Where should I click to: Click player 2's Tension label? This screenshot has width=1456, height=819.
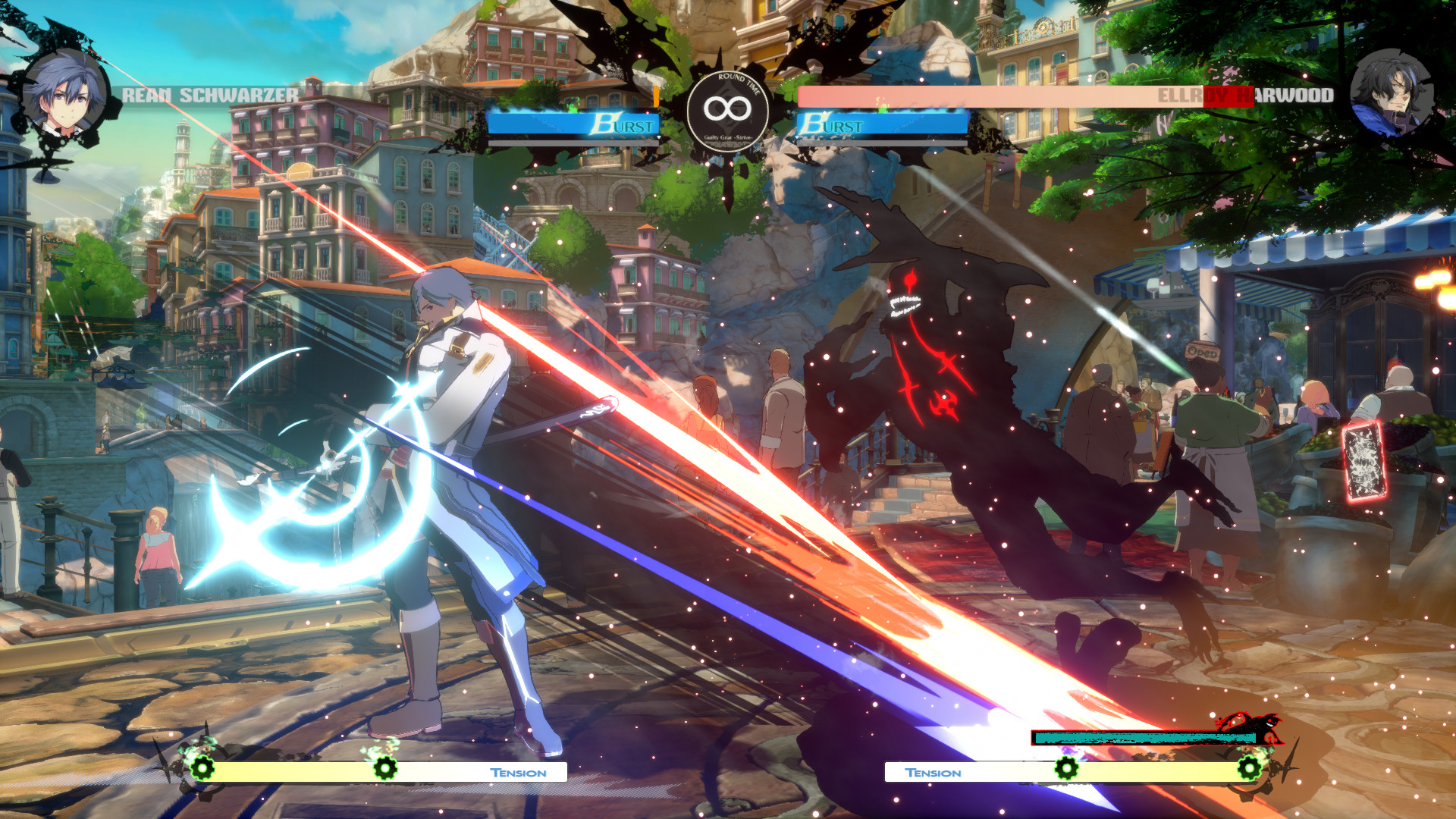(933, 772)
